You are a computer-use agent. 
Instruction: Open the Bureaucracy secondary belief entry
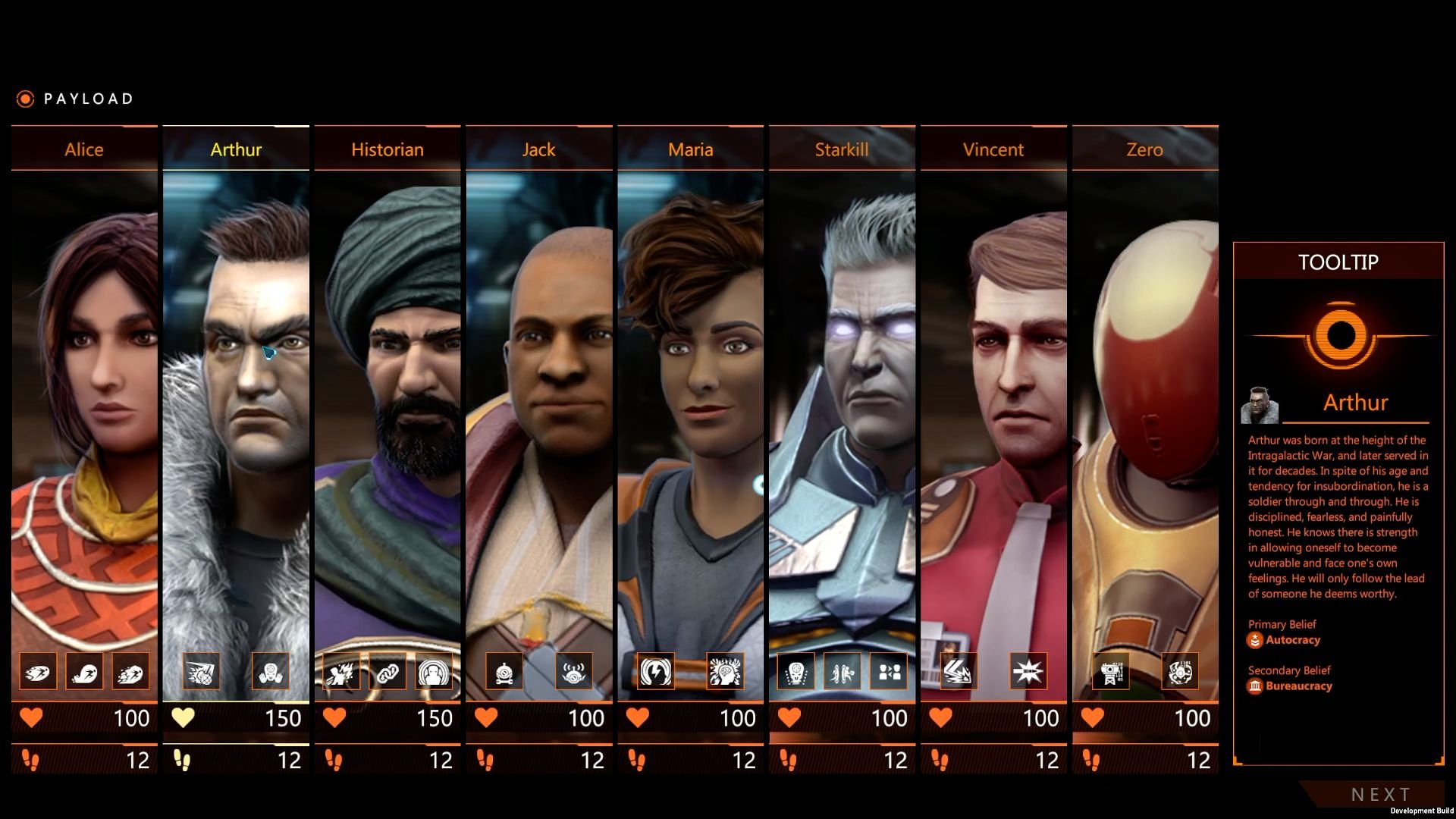[x=1298, y=686]
